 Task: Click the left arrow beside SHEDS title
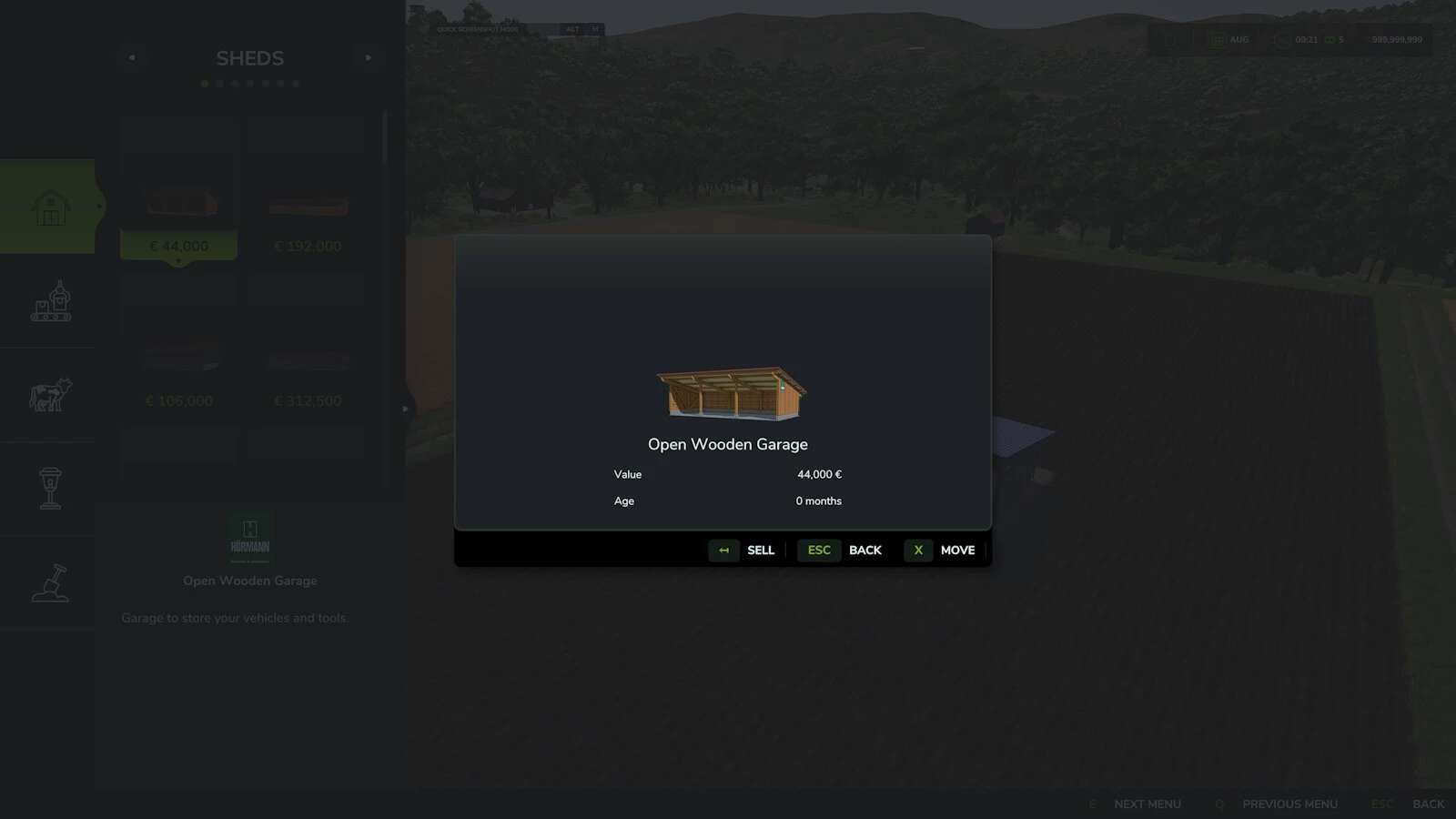click(132, 57)
